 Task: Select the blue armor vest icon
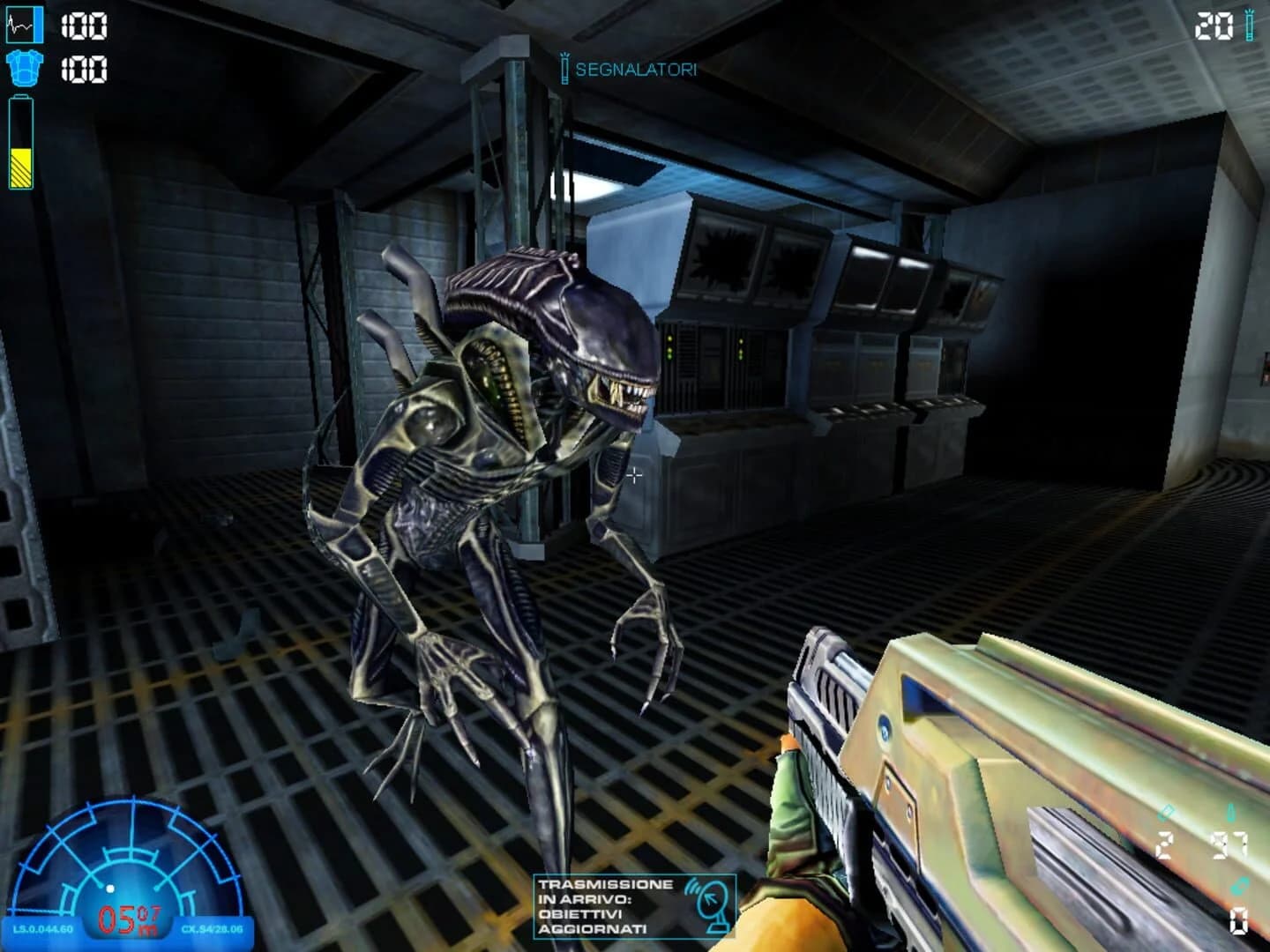click(24, 67)
